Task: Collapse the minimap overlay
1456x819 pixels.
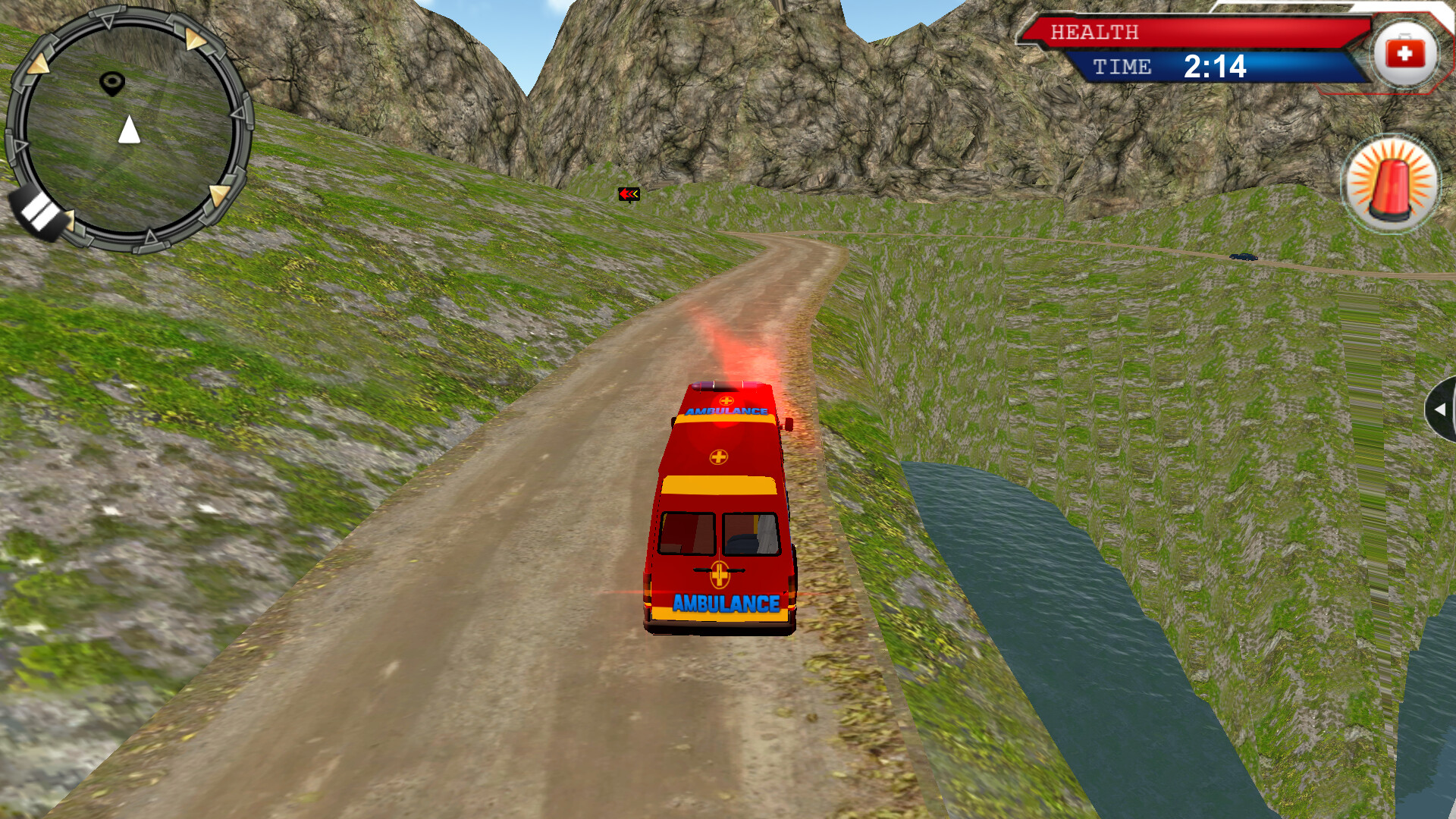Action: pos(130,121)
